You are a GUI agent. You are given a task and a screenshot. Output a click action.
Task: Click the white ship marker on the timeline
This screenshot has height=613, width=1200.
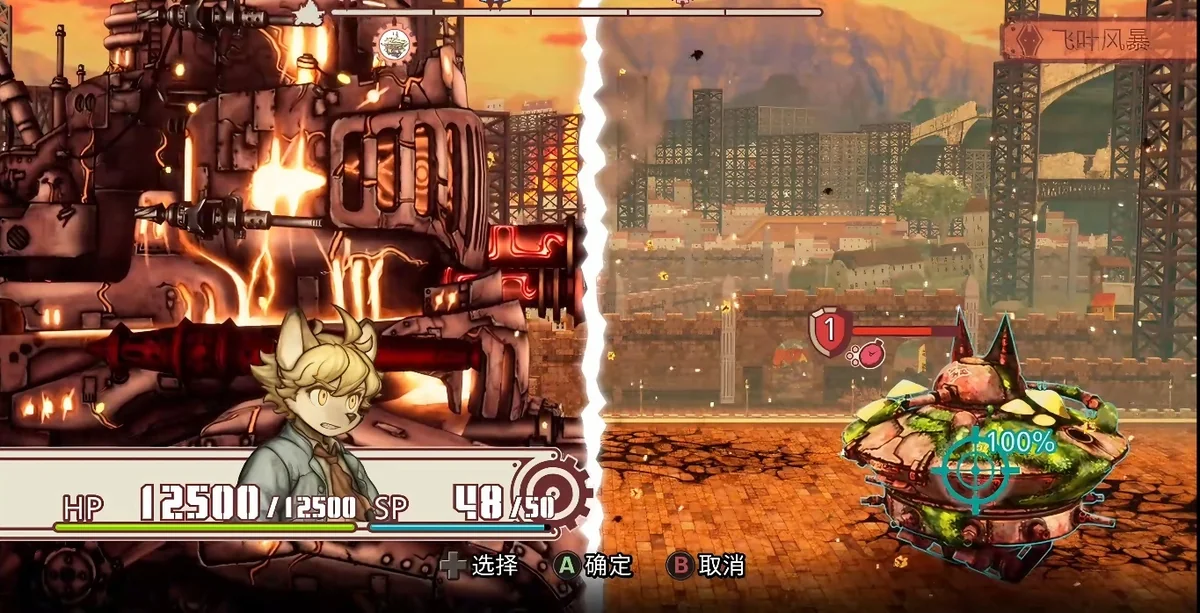pos(311,11)
